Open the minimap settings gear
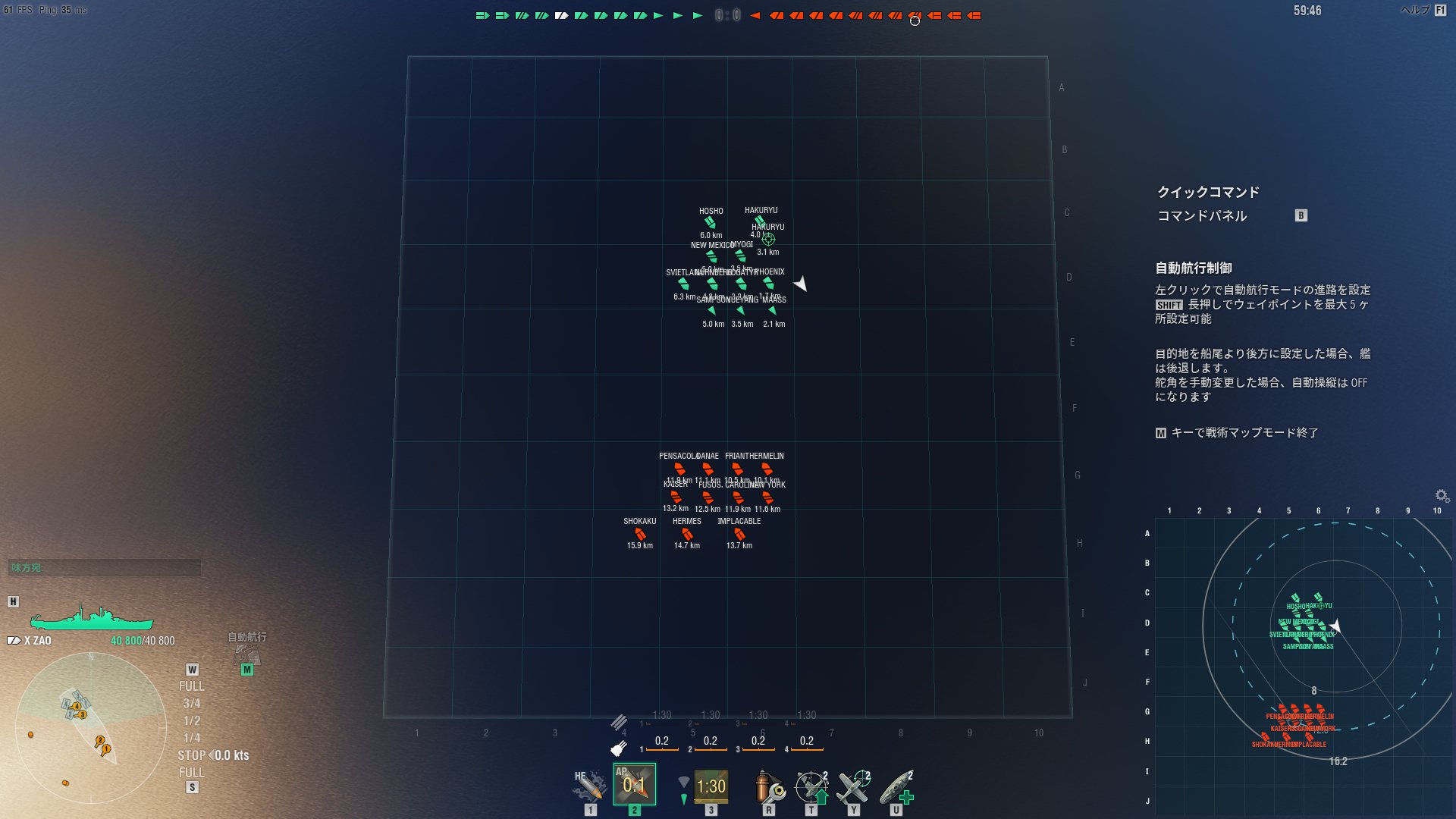This screenshot has height=819, width=1456. [1439, 494]
